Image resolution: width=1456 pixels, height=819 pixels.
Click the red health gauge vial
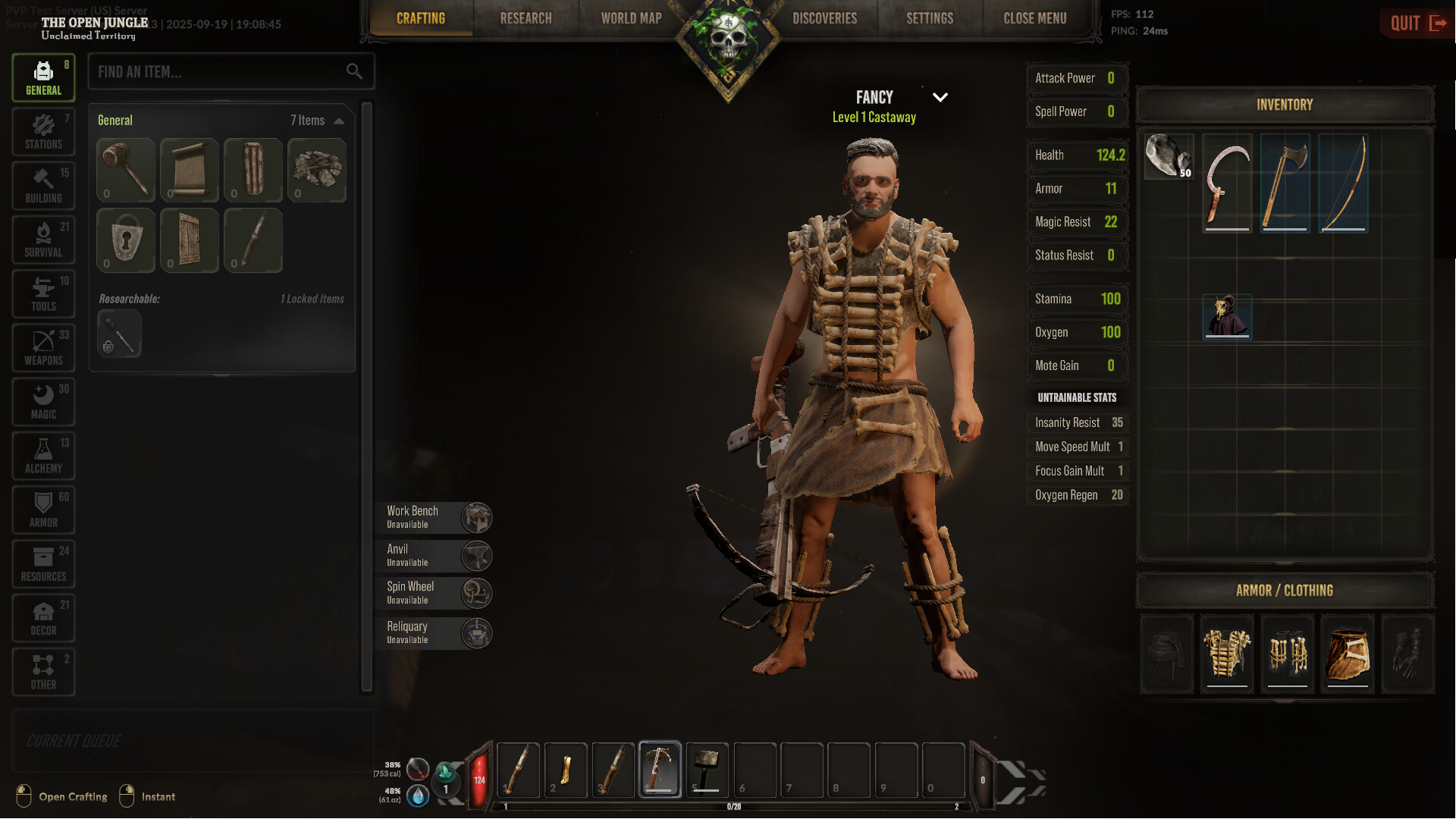tap(480, 777)
